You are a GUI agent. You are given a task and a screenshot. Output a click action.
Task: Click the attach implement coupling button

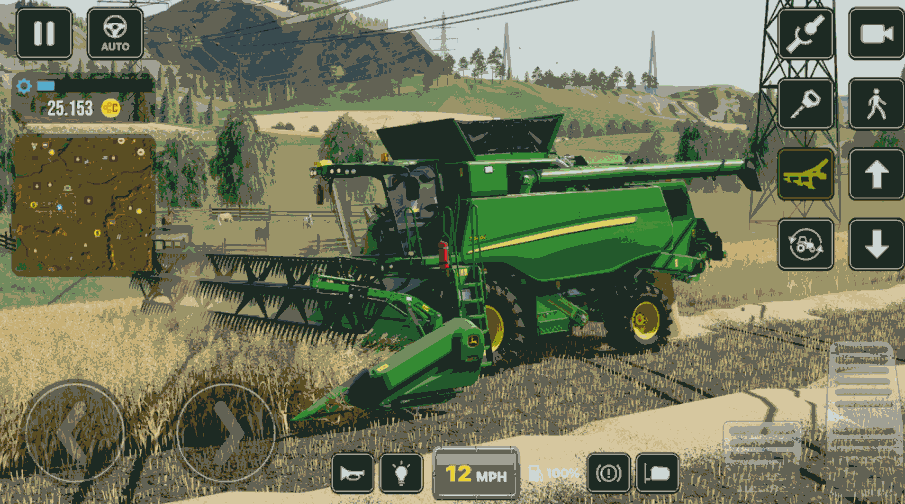point(806,34)
